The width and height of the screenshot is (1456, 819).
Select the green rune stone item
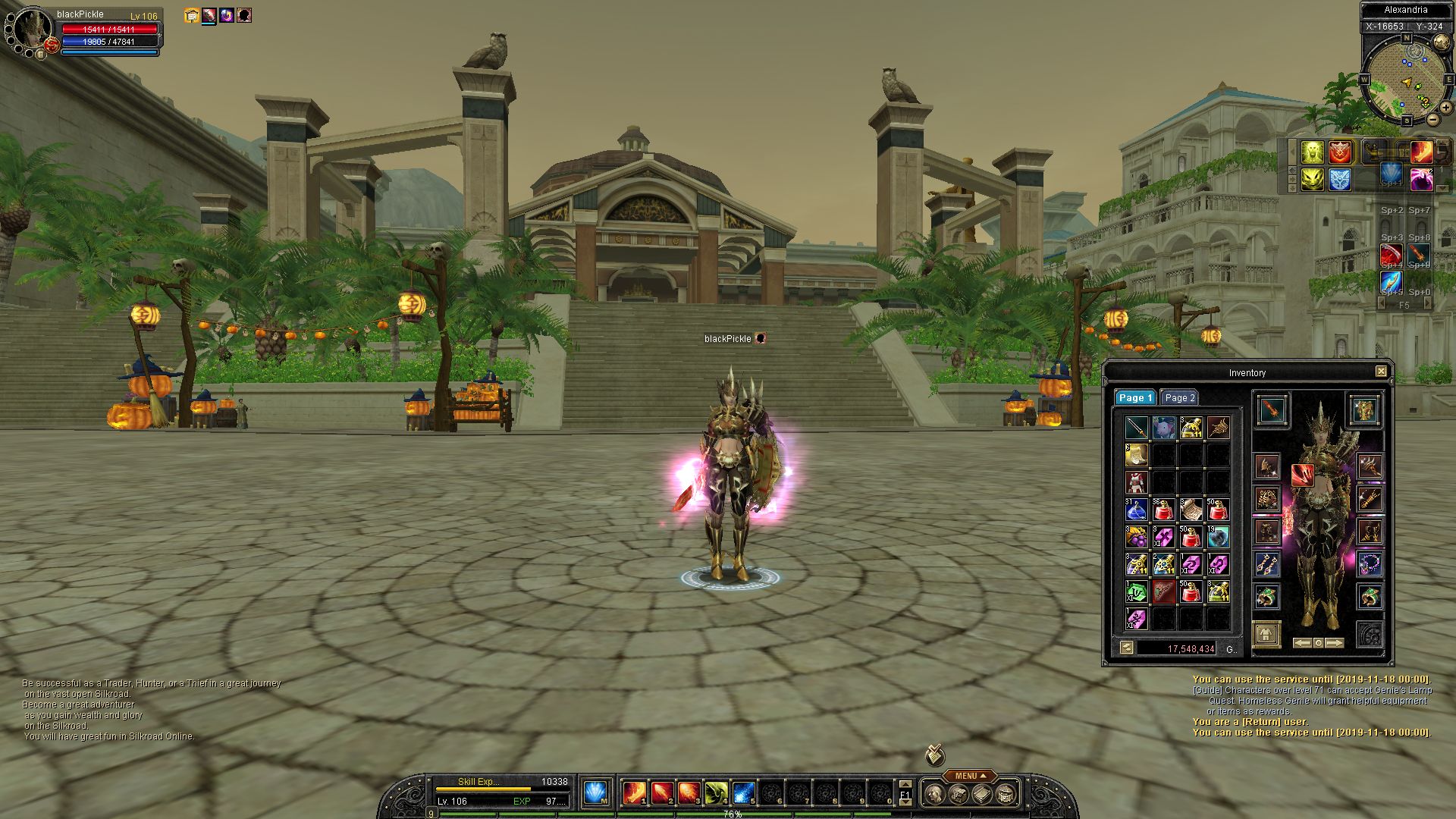click(x=1136, y=591)
